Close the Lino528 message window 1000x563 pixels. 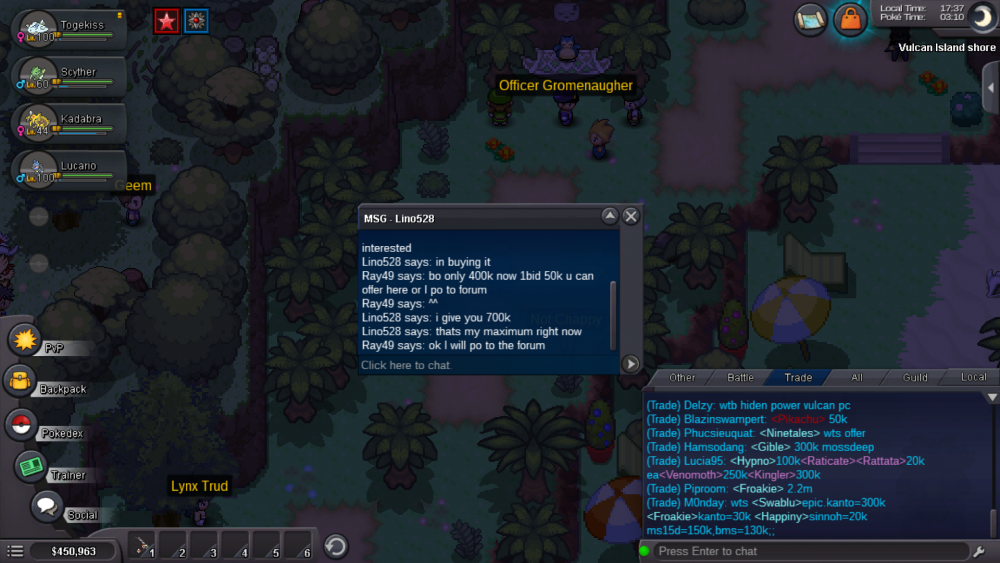(631, 216)
